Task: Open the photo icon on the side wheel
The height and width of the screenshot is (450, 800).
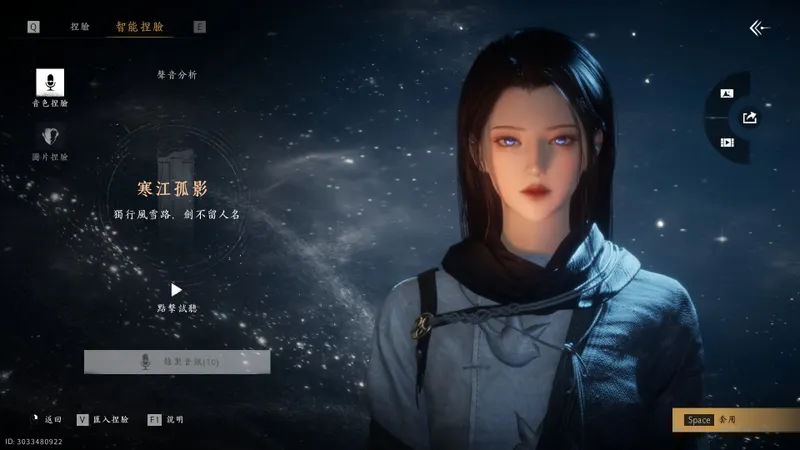Action: click(x=727, y=94)
